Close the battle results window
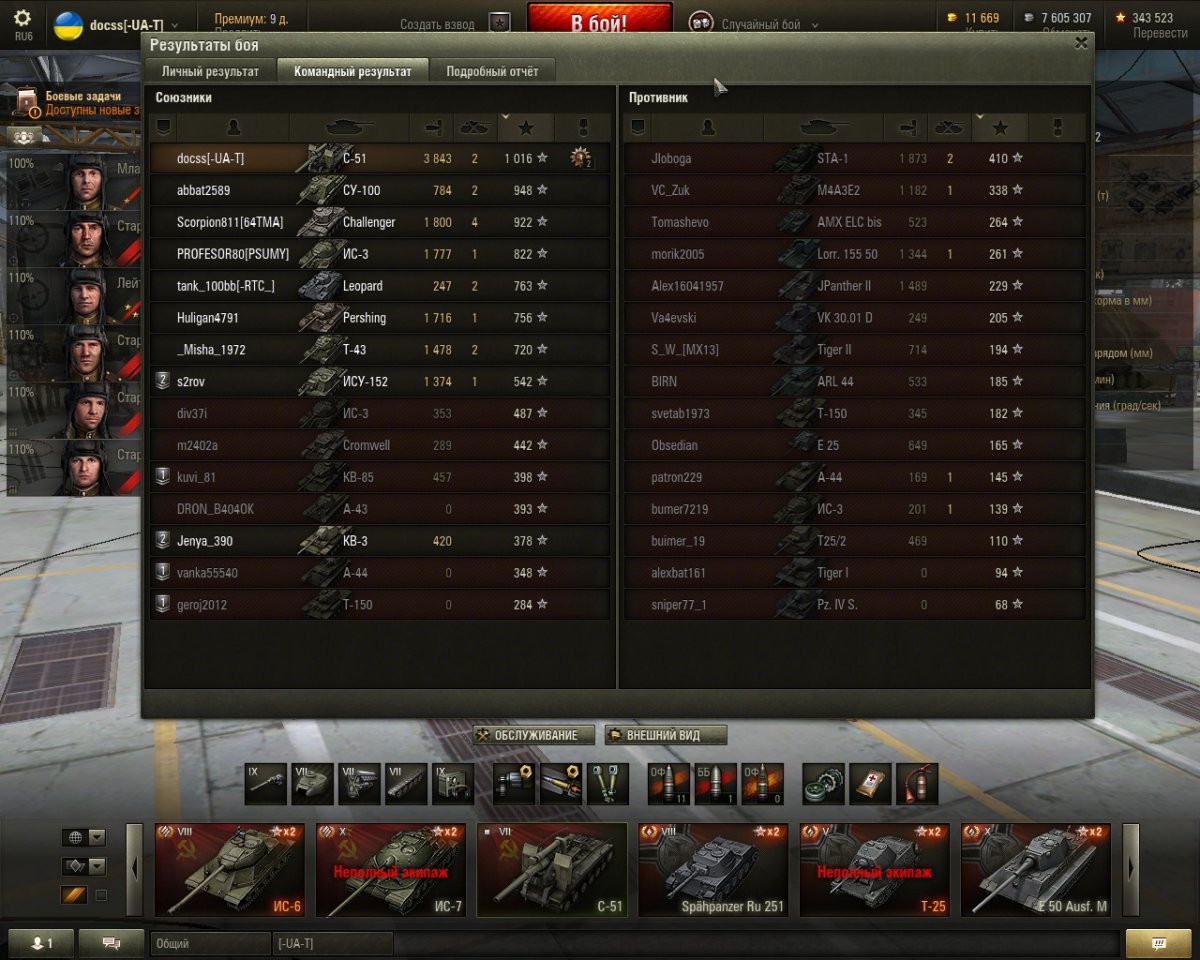The width and height of the screenshot is (1200, 960). click(x=1080, y=43)
